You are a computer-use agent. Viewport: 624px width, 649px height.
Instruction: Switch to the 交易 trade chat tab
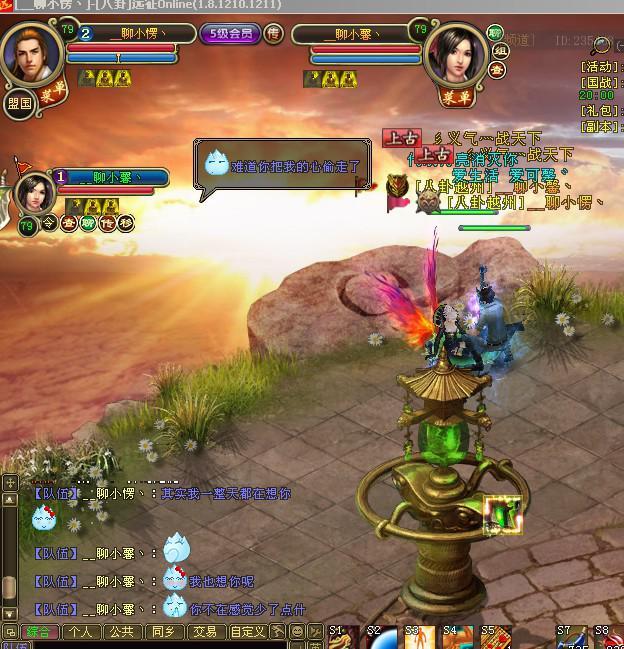[x=204, y=632]
